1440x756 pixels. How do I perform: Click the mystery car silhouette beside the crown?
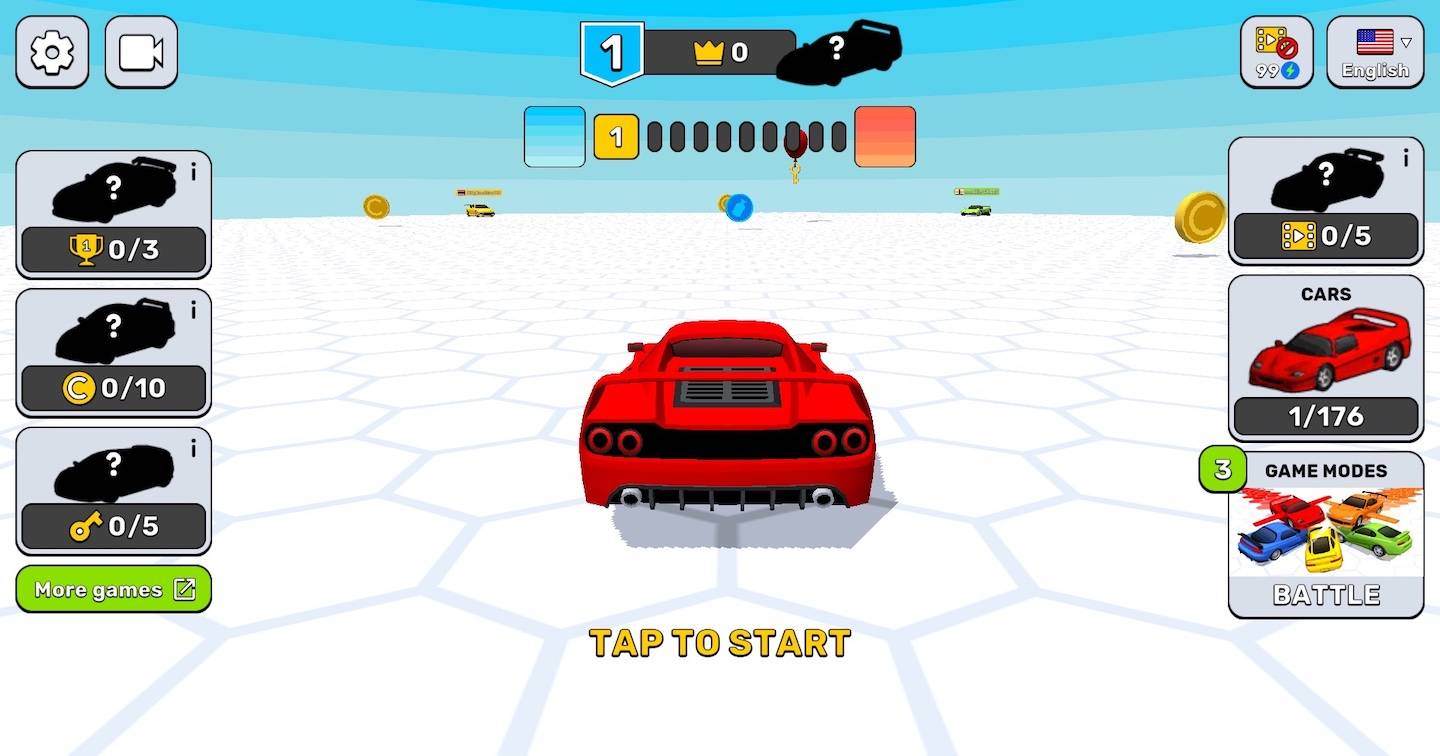point(839,51)
